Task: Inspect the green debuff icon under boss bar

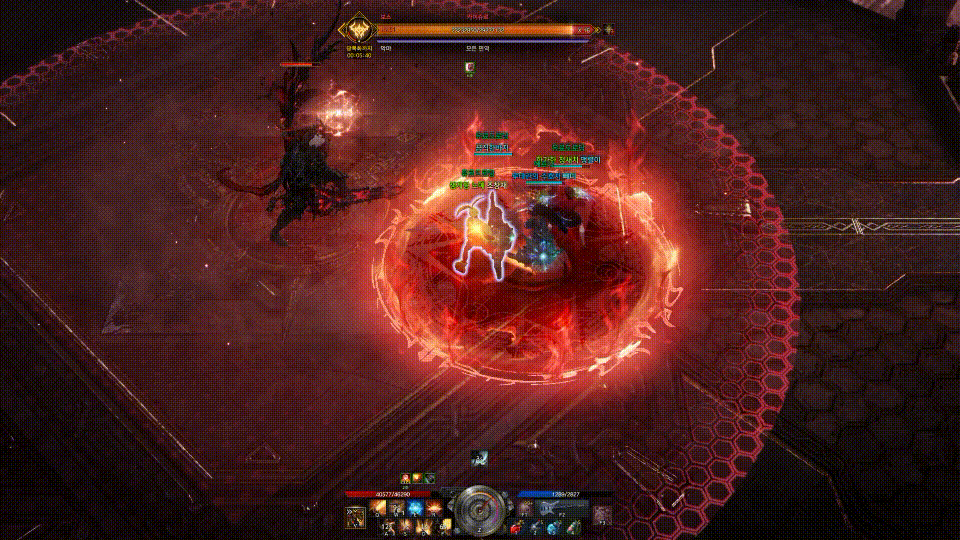Action: pyautogui.click(x=470, y=68)
